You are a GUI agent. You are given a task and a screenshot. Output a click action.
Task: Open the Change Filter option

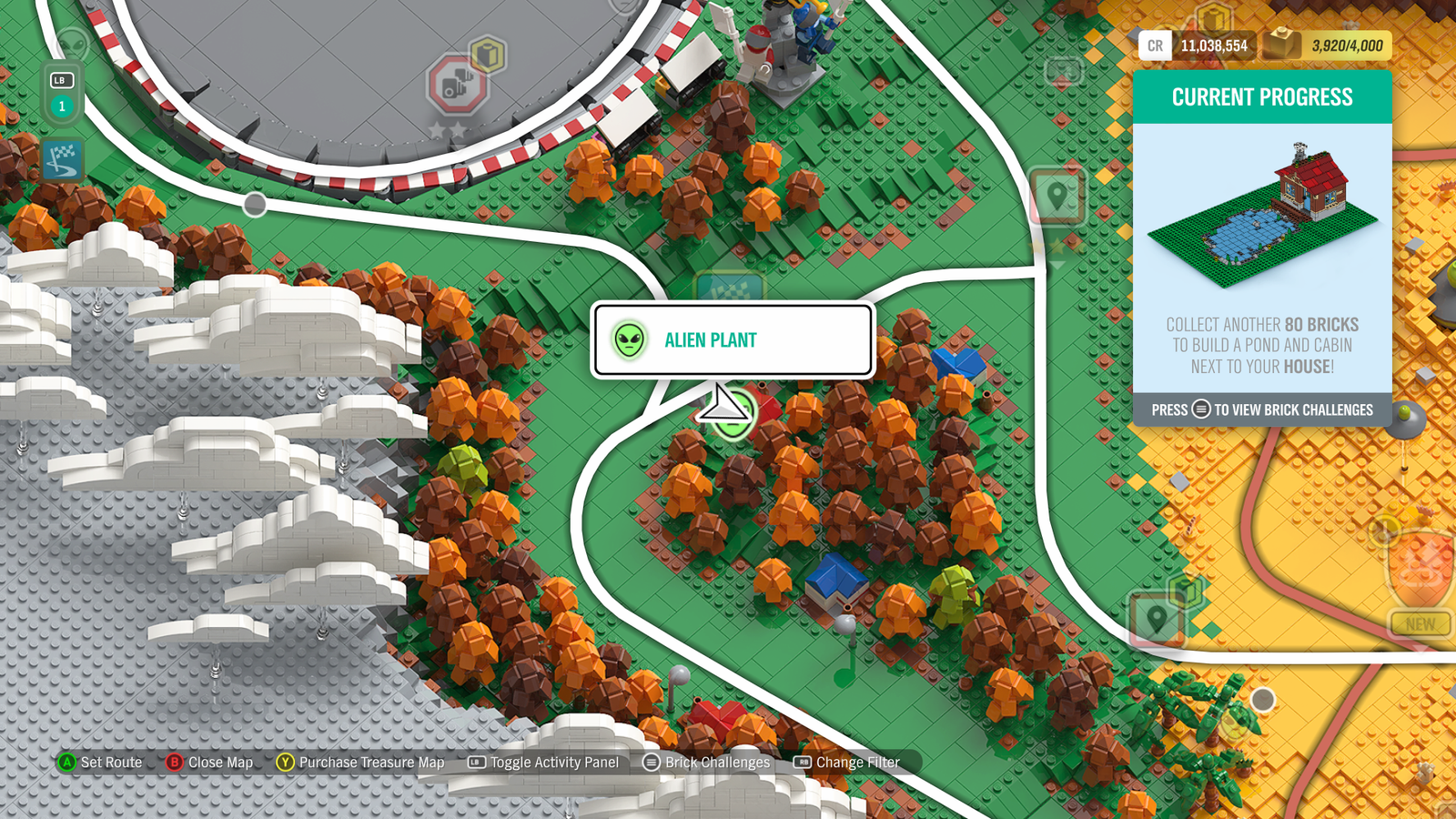pyautogui.click(x=847, y=763)
